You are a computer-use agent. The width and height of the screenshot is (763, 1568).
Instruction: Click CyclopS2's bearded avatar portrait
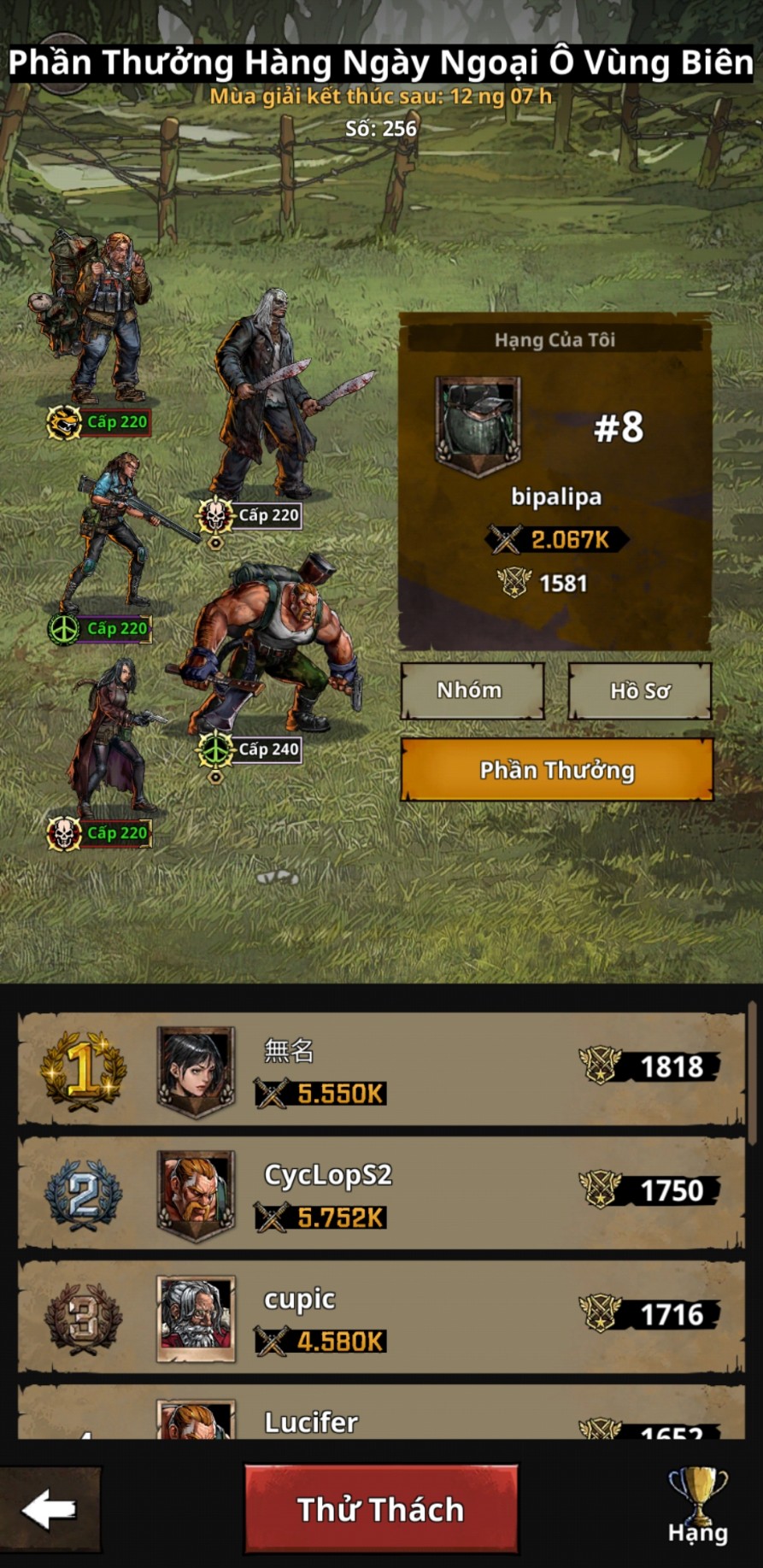click(x=196, y=1192)
